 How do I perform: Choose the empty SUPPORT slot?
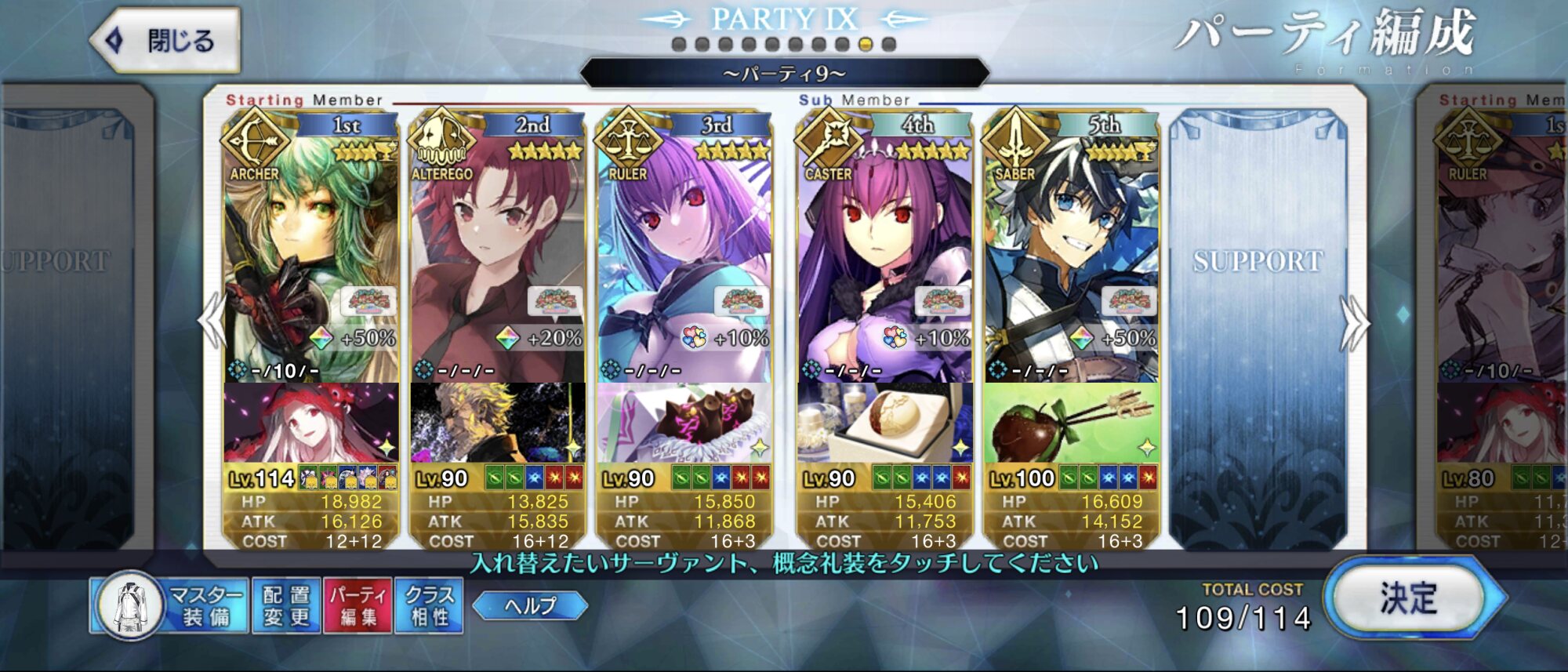(x=1258, y=314)
